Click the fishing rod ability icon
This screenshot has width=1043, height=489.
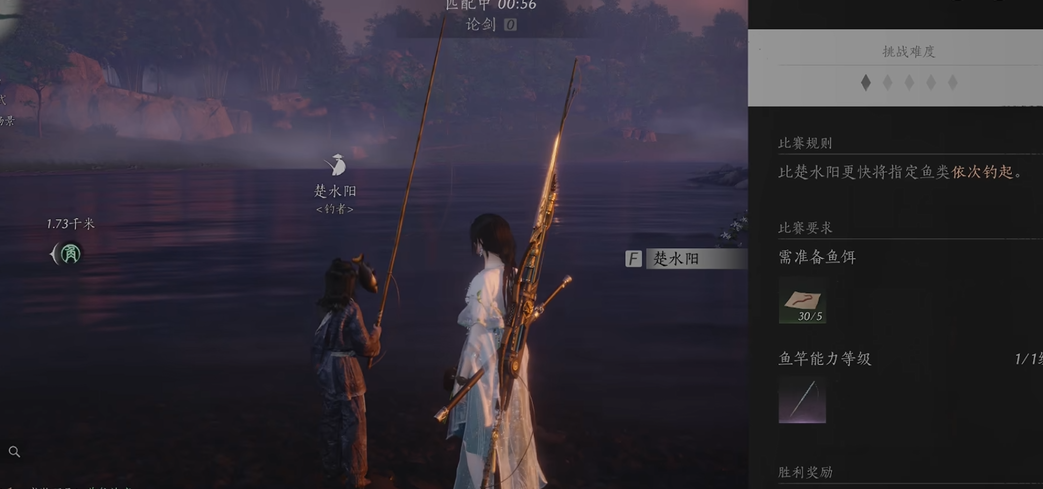coord(802,400)
